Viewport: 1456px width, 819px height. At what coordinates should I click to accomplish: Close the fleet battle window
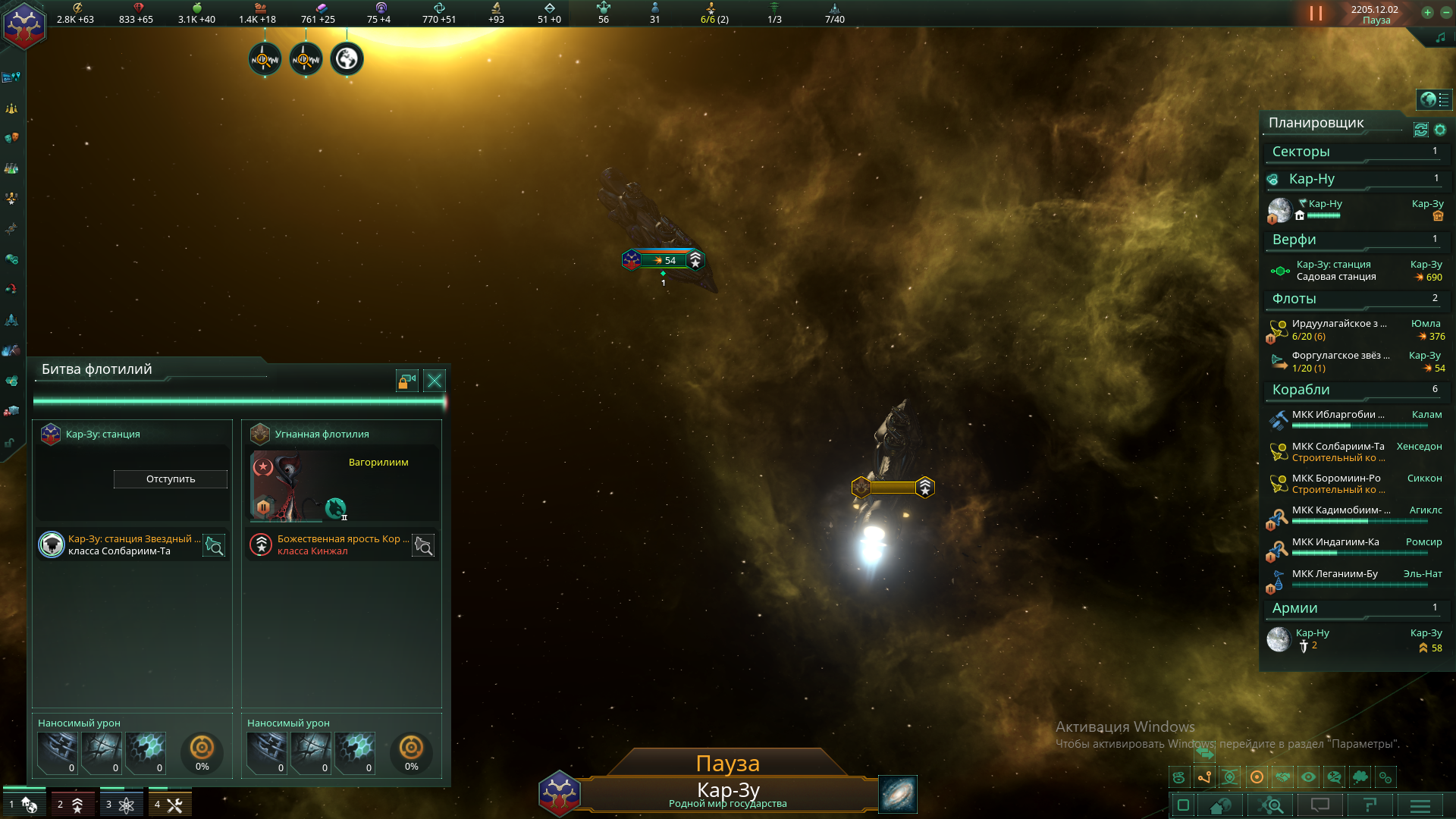click(435, 381)
